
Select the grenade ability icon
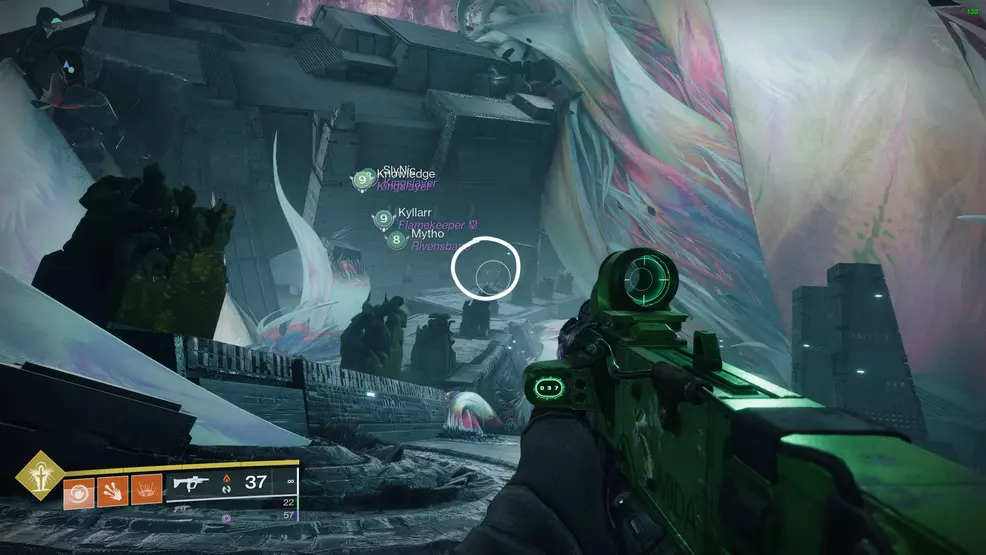pyautogui.click(x=79, y=491)
